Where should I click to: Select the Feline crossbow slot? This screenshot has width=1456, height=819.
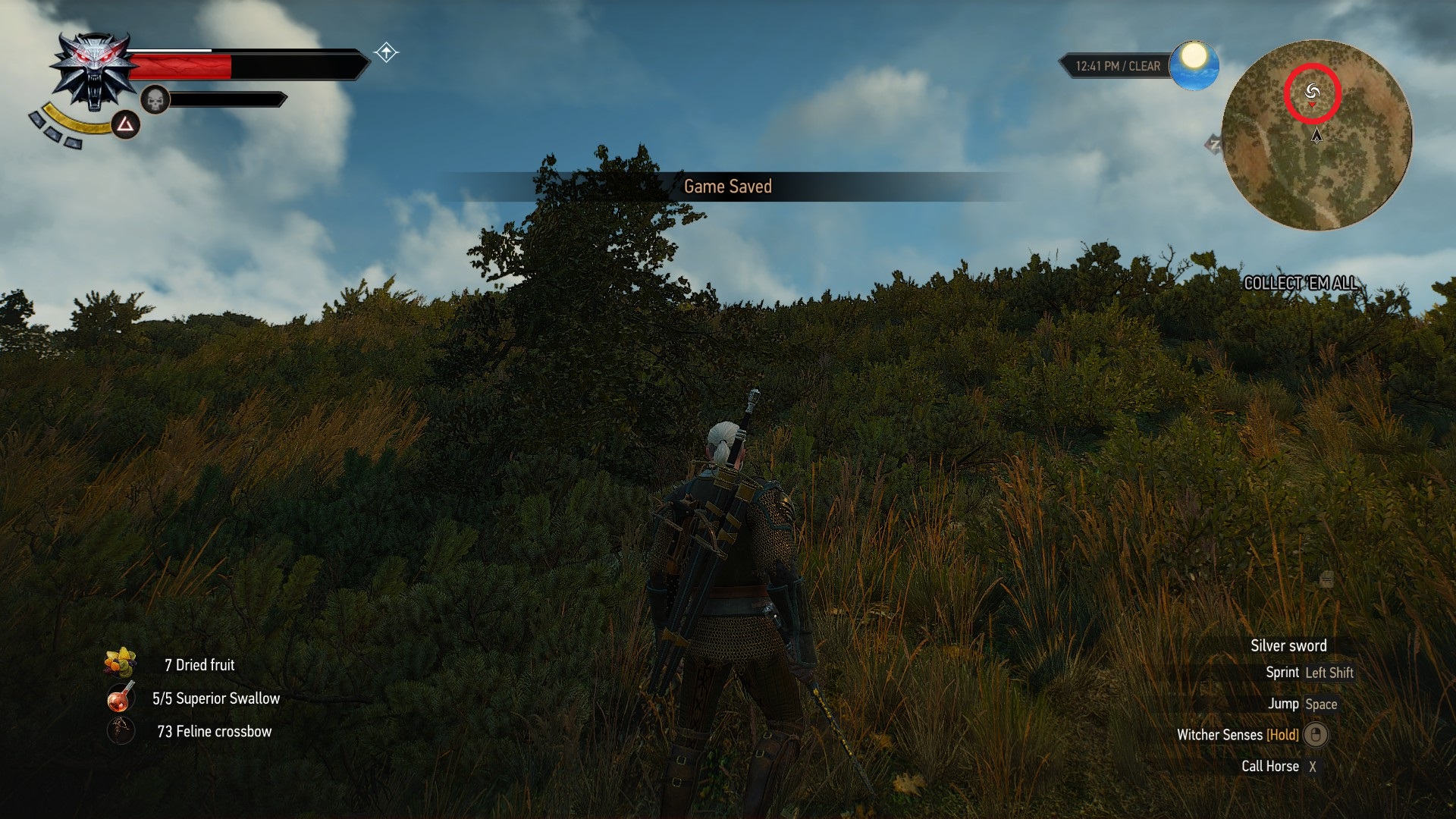(120, 731)
